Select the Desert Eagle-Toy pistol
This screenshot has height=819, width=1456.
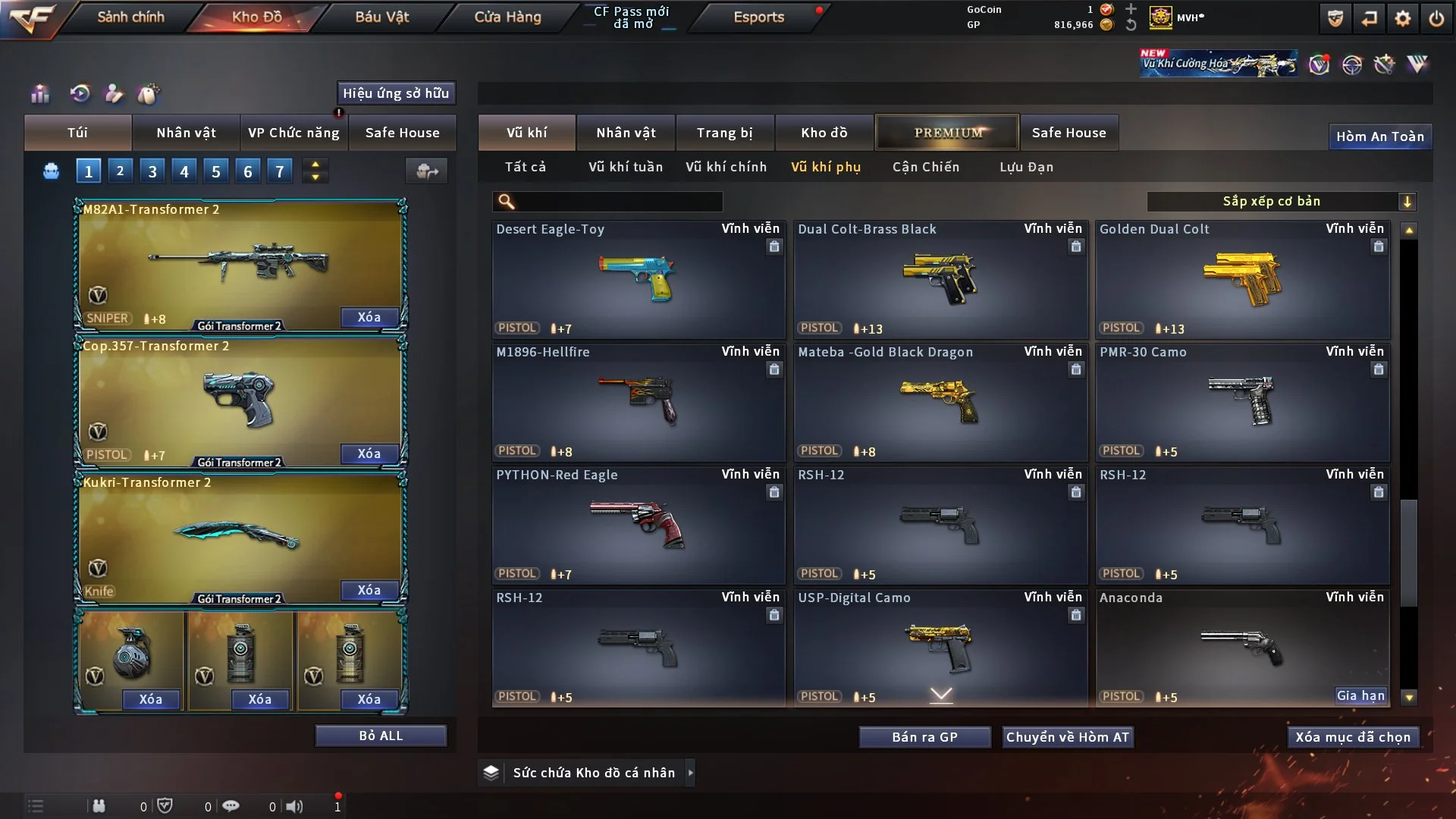point(638,279)
